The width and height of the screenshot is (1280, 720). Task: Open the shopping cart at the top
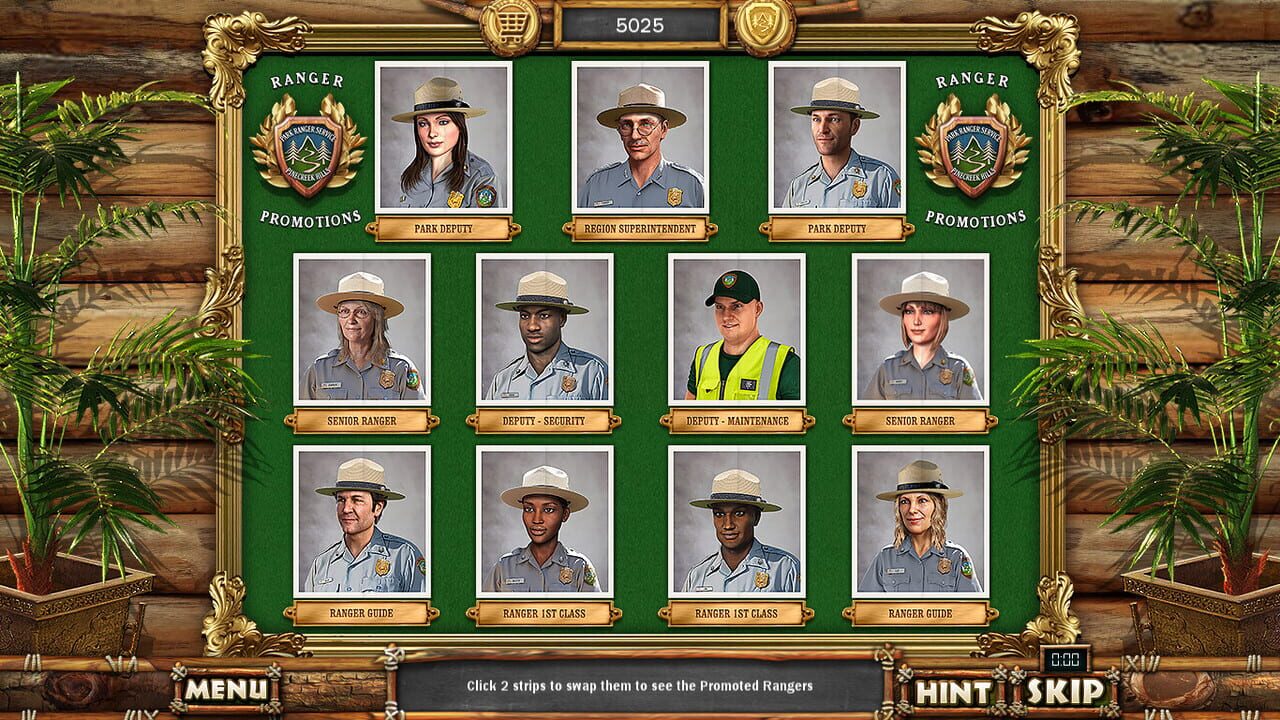(512, 21)
